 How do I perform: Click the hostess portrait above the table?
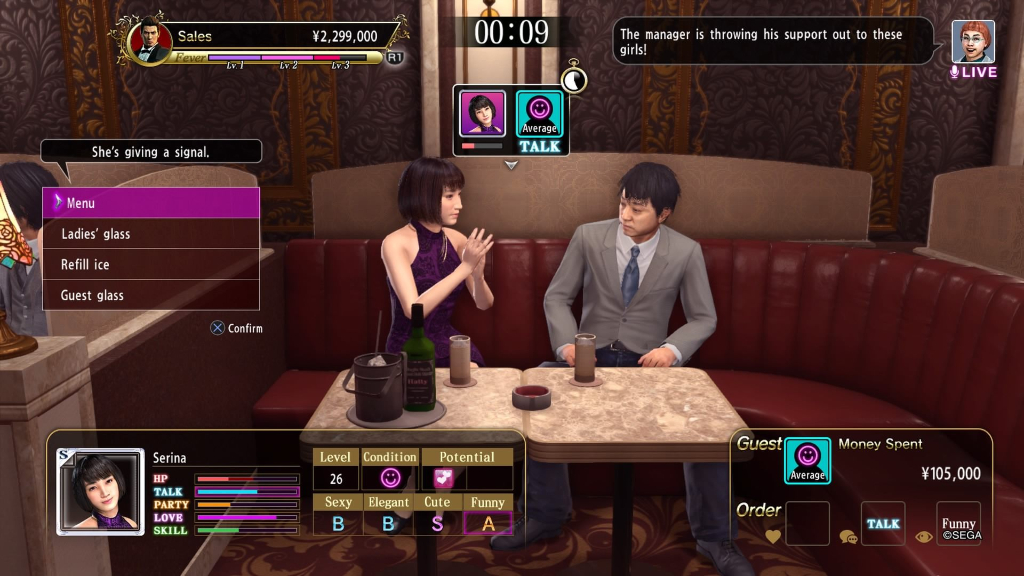click(x=482, y=114)
